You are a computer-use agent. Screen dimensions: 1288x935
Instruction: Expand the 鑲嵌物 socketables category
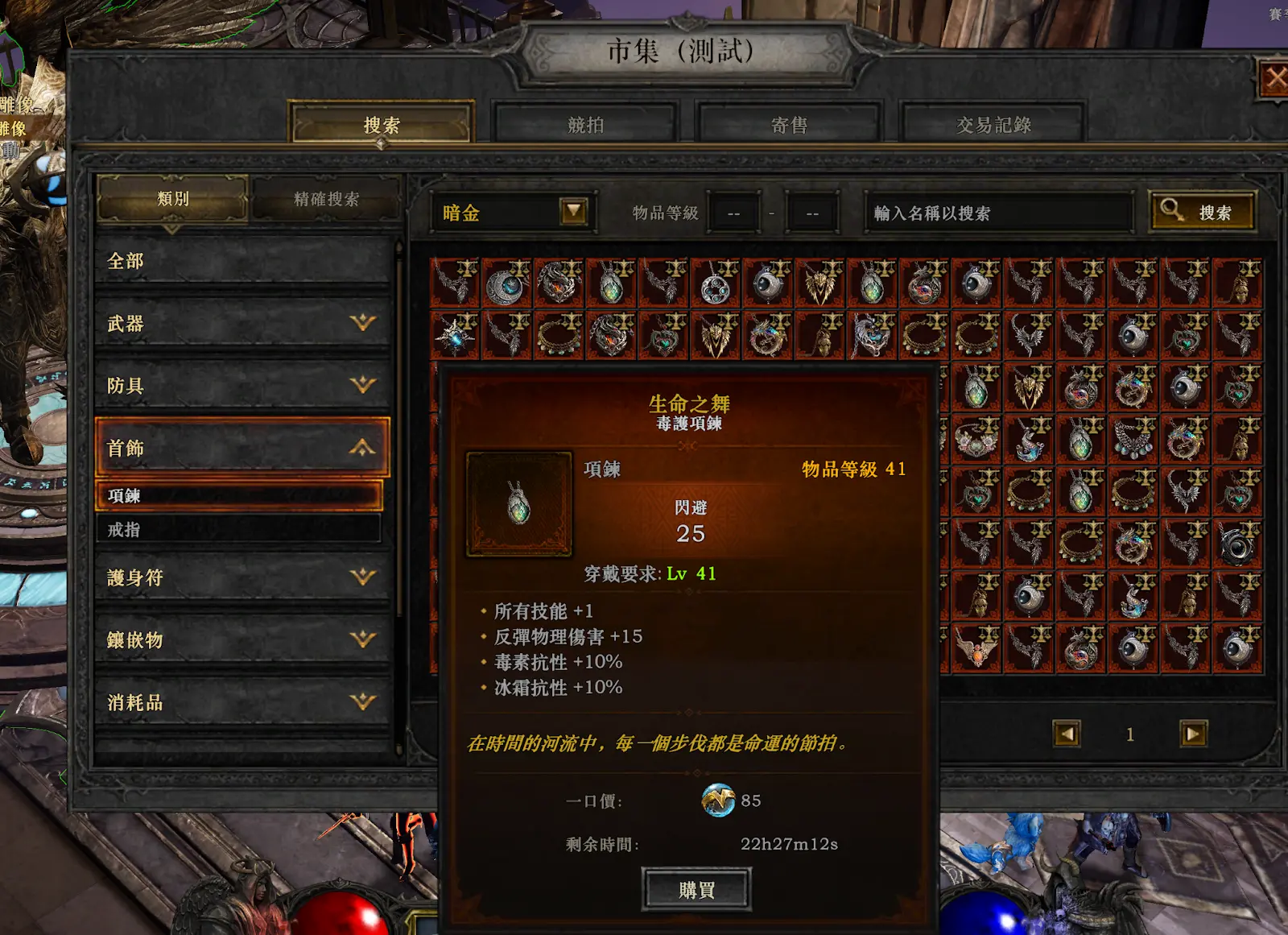point(242,639)
